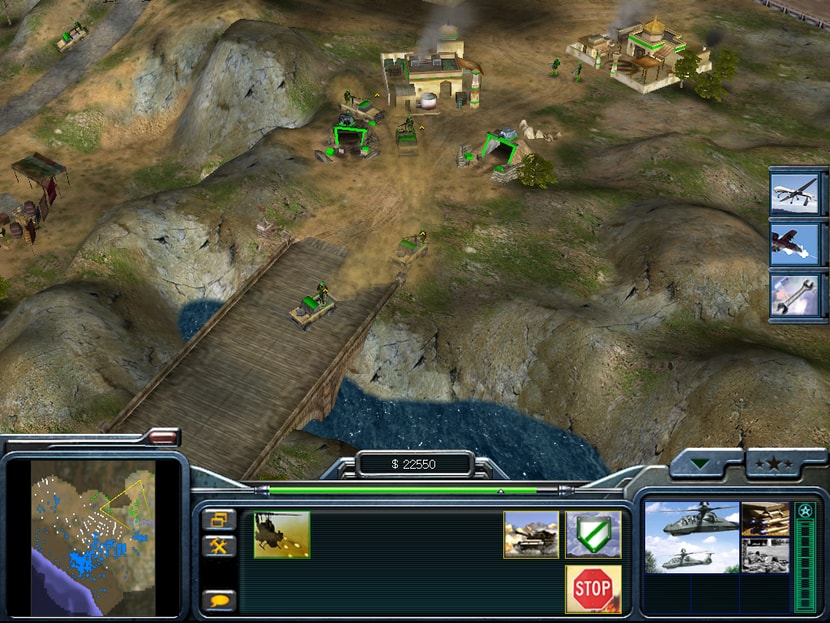The width and height of the screenshot is (830, 623).
Task: Click the helicopter attack command icon
Action: tap(282, 534)
